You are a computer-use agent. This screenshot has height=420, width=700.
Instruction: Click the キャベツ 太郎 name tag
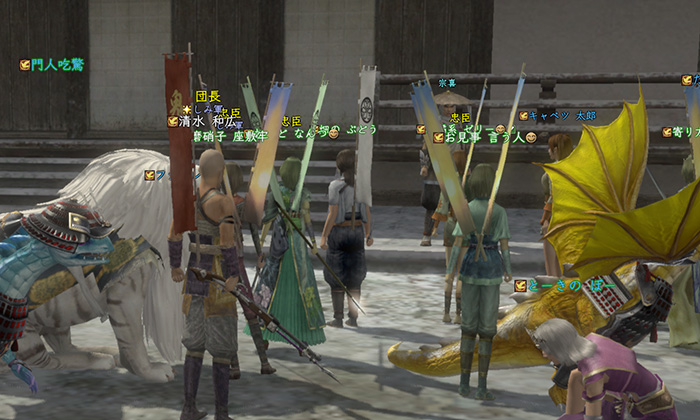click(x=562, y=116)
